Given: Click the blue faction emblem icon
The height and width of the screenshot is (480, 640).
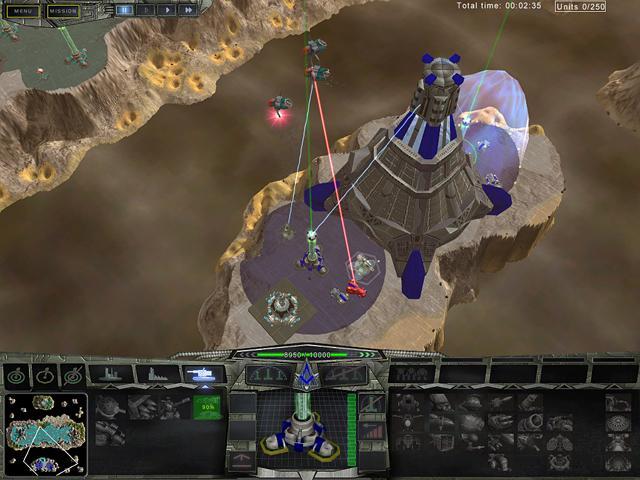Looking at the screenshot, I should 304,375.
